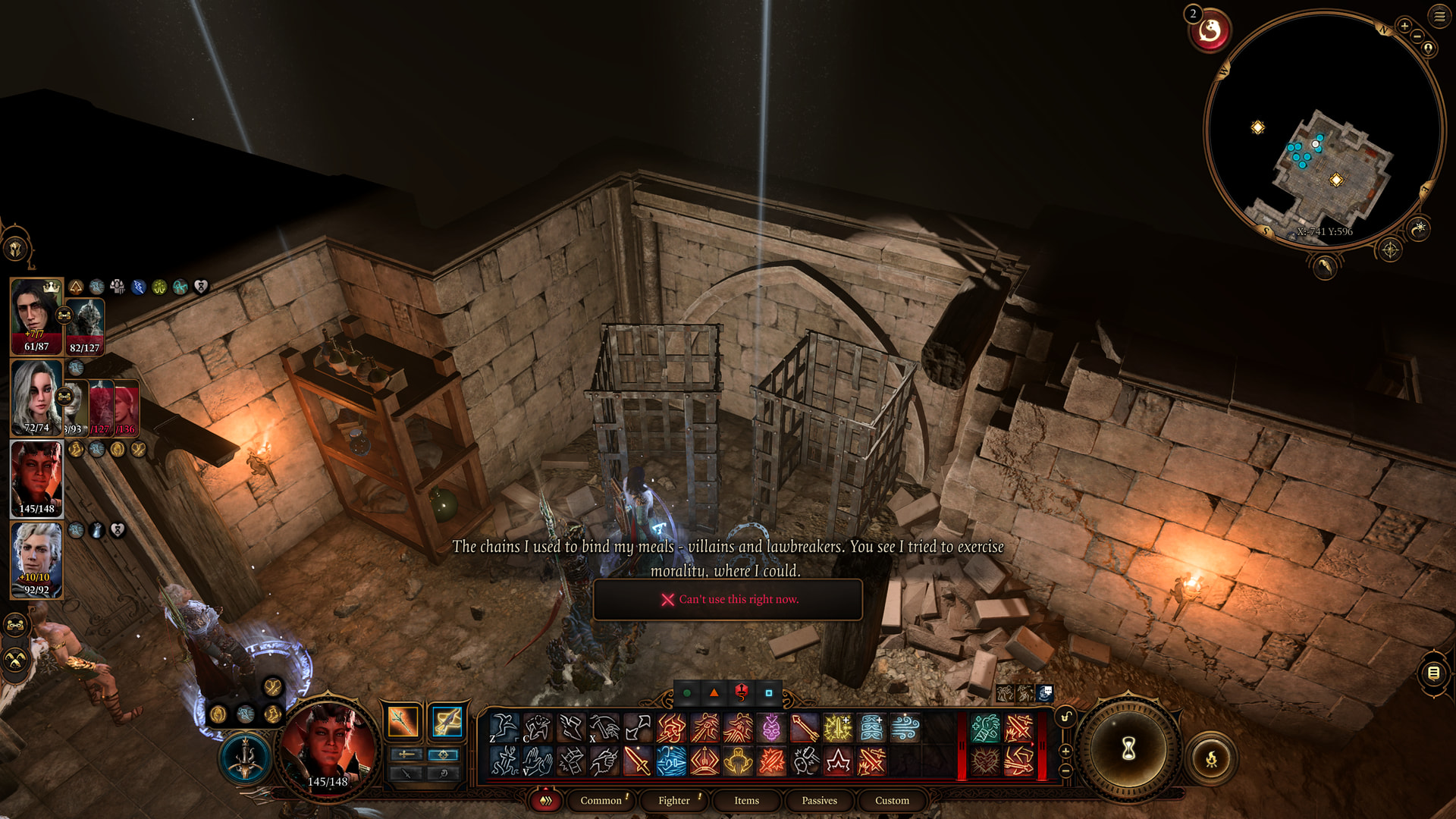Image resolution: width=1456 pixels, height=819 pixels.
Task: Zoom in on the minimap
Action: [1404, 26]
